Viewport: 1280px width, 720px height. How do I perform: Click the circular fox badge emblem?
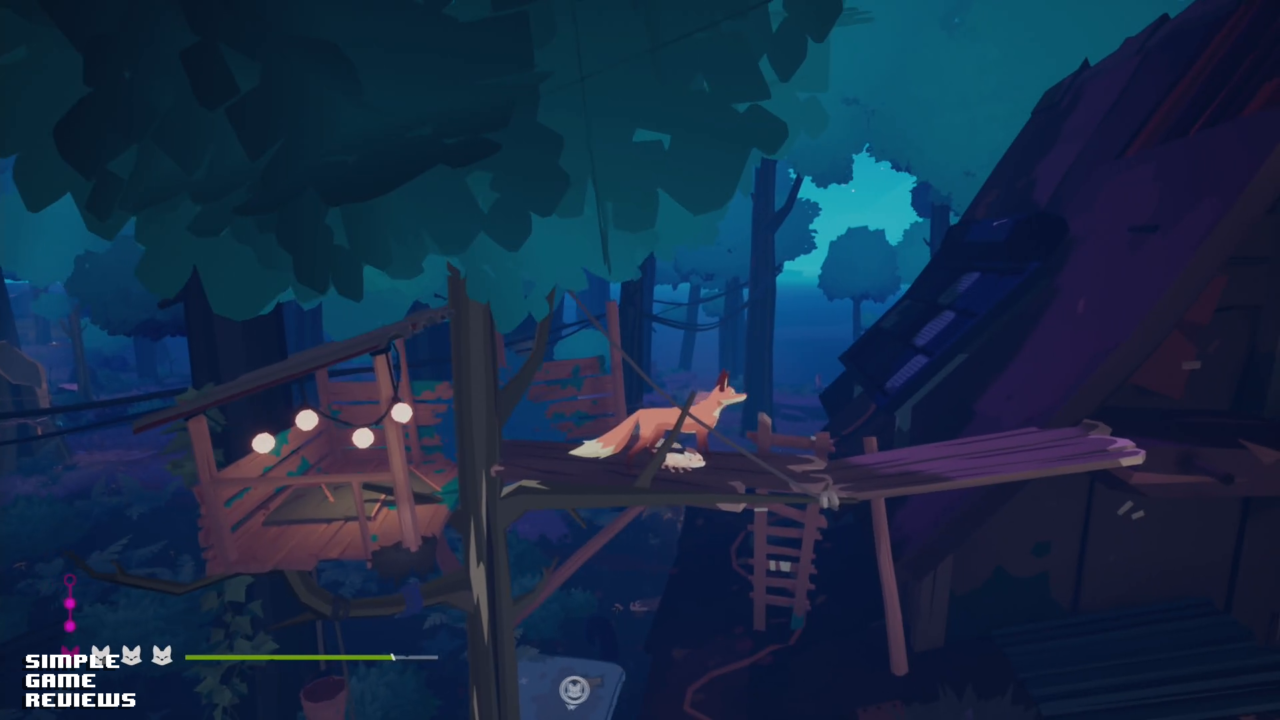(x=574, y=688)
